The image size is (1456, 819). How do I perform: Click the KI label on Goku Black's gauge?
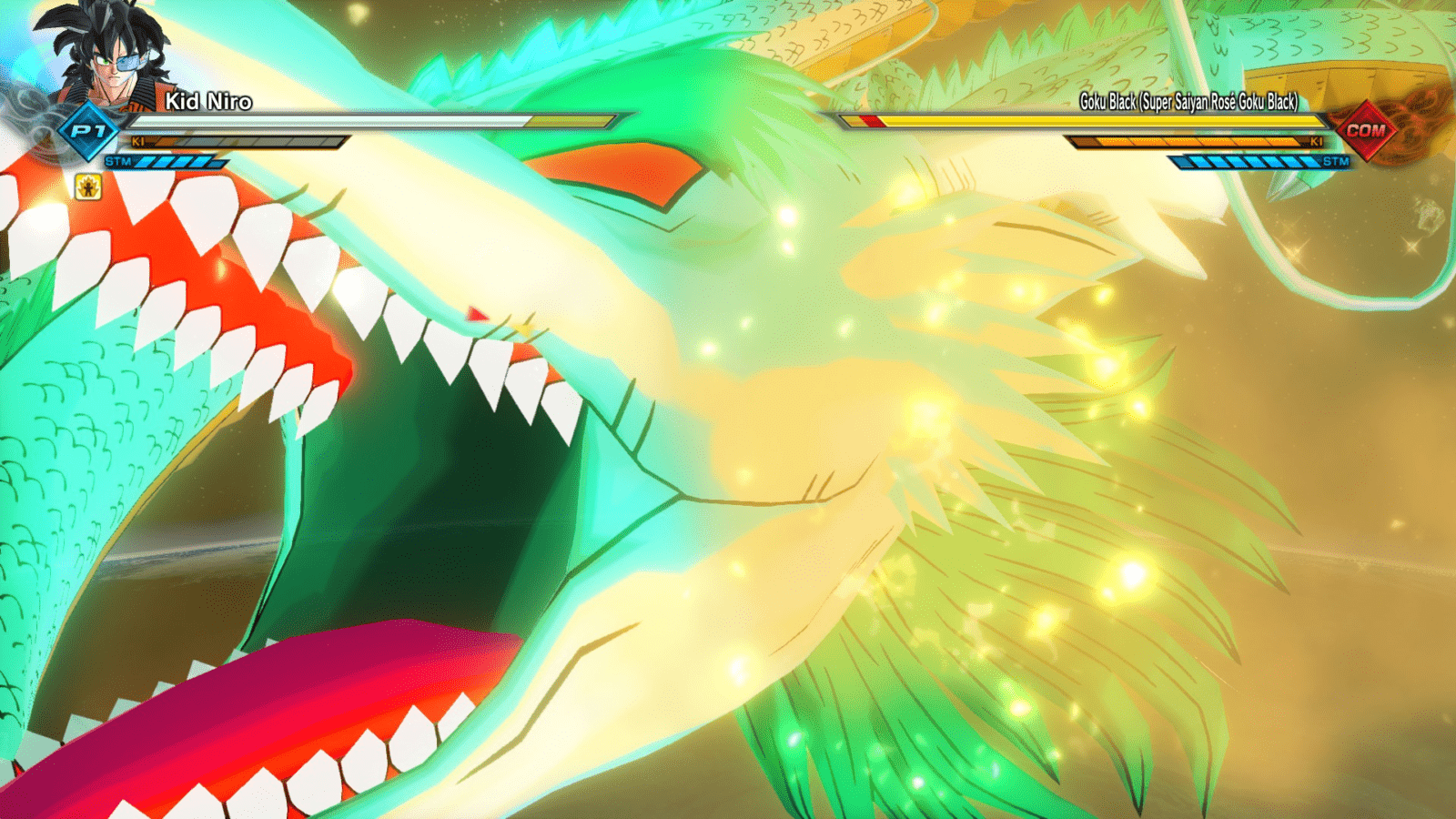tap(1315, 143)
